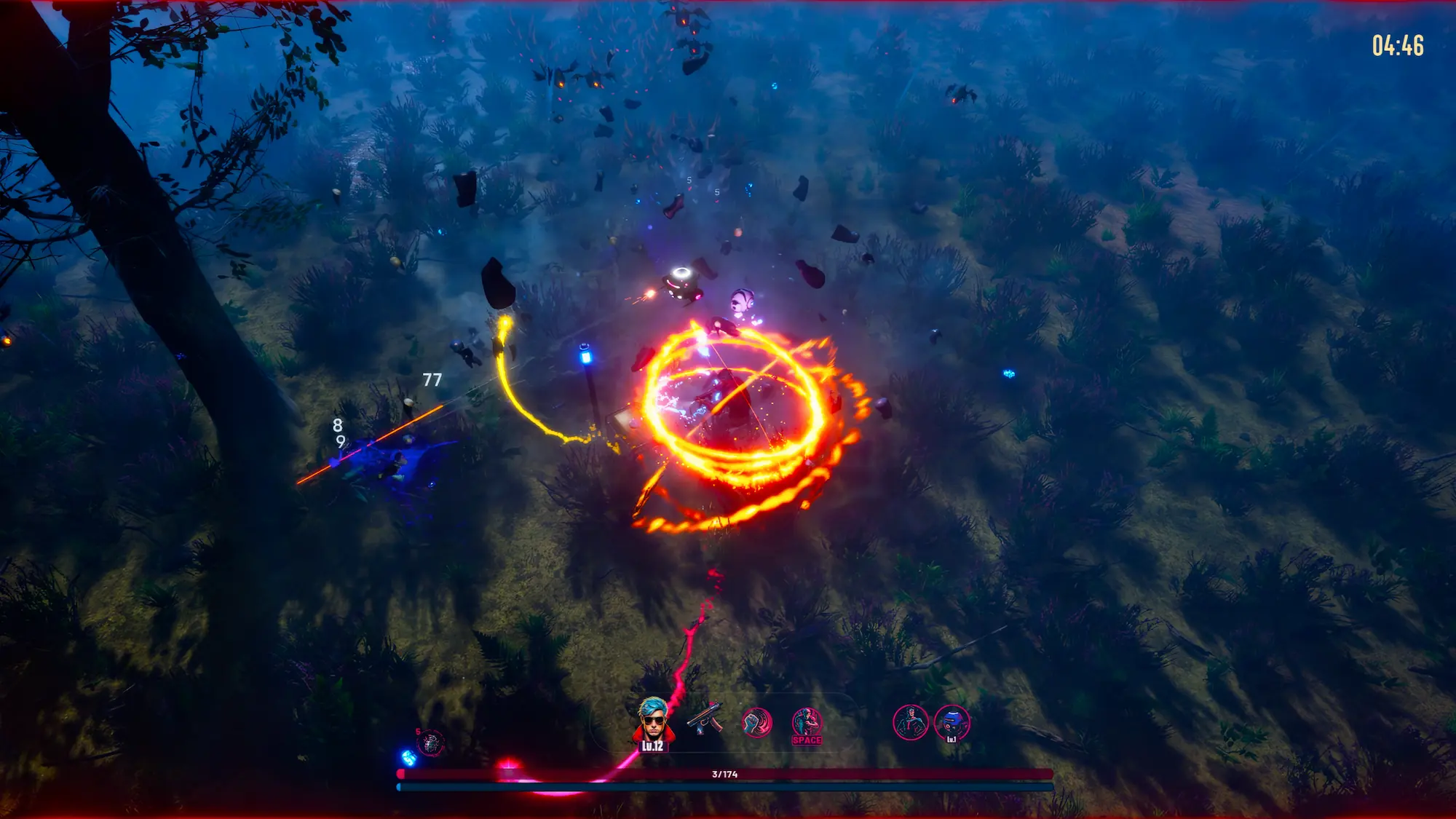
Task: Click the grenade item icon with count 5
Action: click(x=430, y=743)
